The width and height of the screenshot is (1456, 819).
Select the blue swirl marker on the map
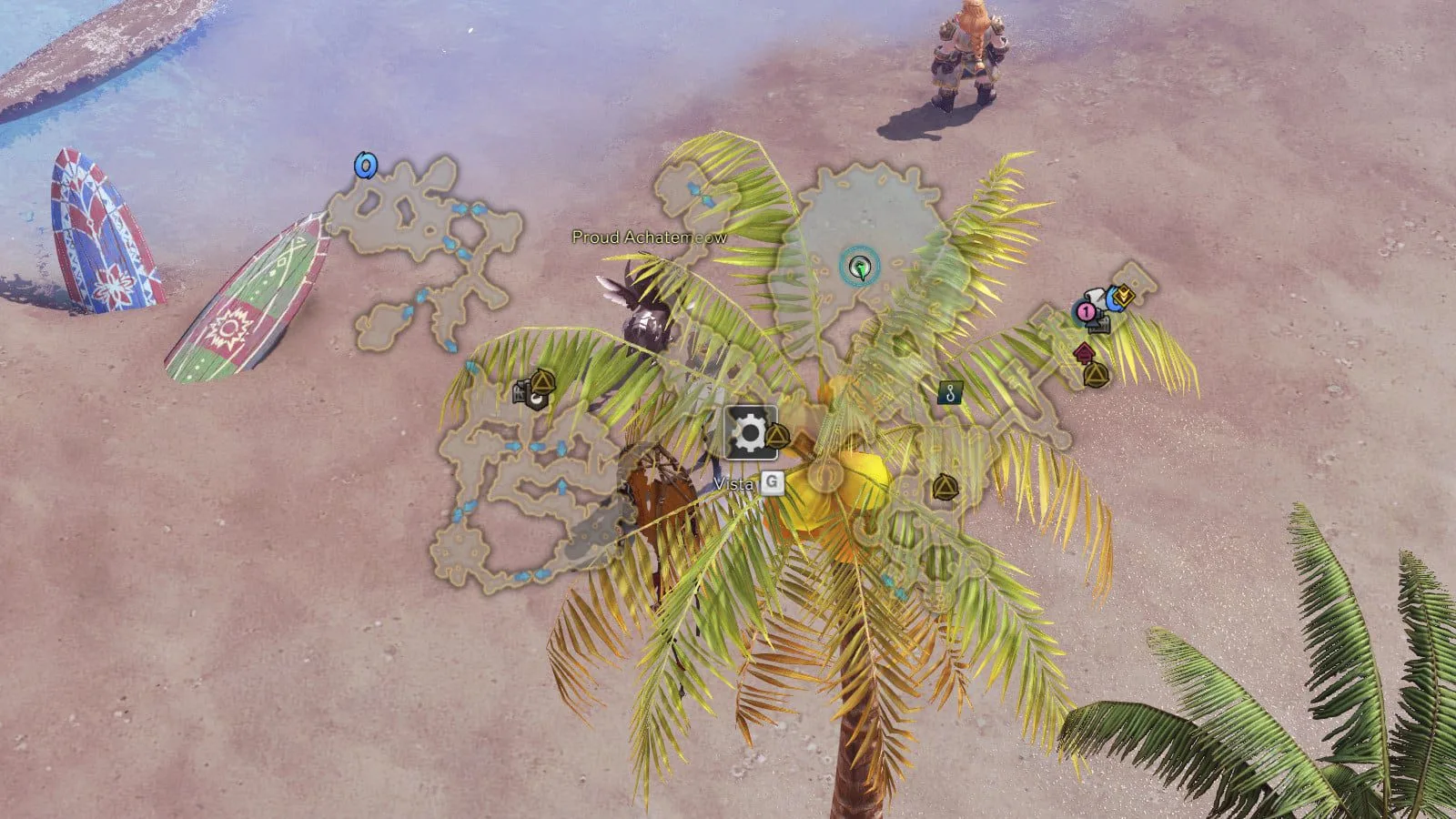(x=365, y=166)
